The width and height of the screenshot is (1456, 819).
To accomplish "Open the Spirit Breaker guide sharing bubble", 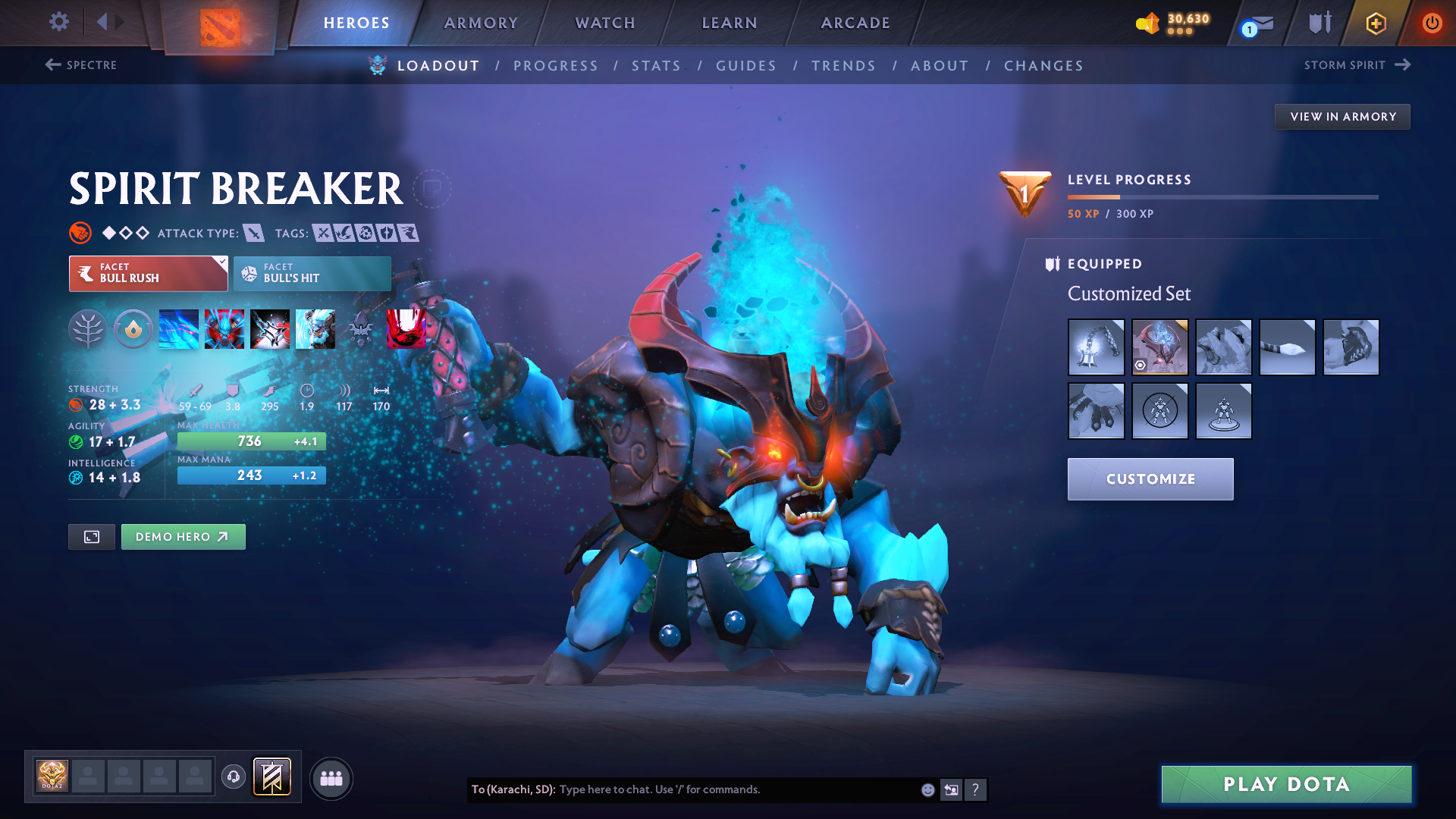I will click(431, 188).
